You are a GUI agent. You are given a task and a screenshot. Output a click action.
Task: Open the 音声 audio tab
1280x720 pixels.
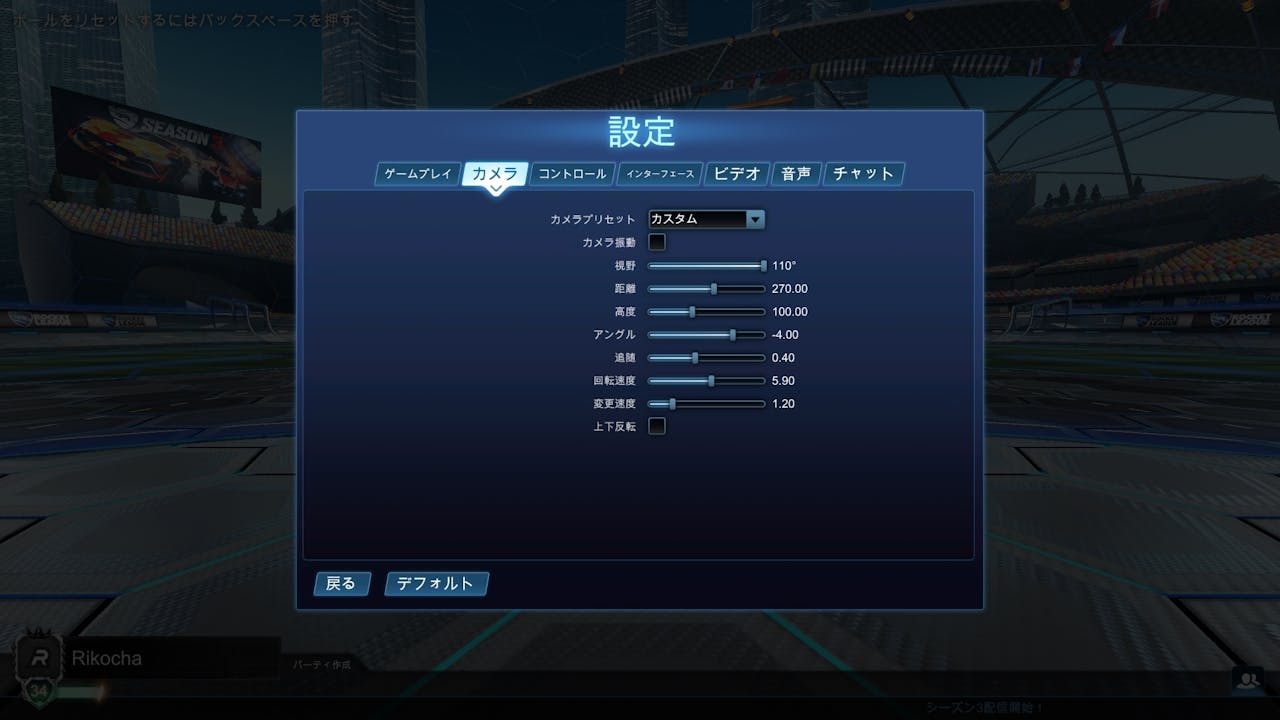pyautogui.click(x=795, y=173)
